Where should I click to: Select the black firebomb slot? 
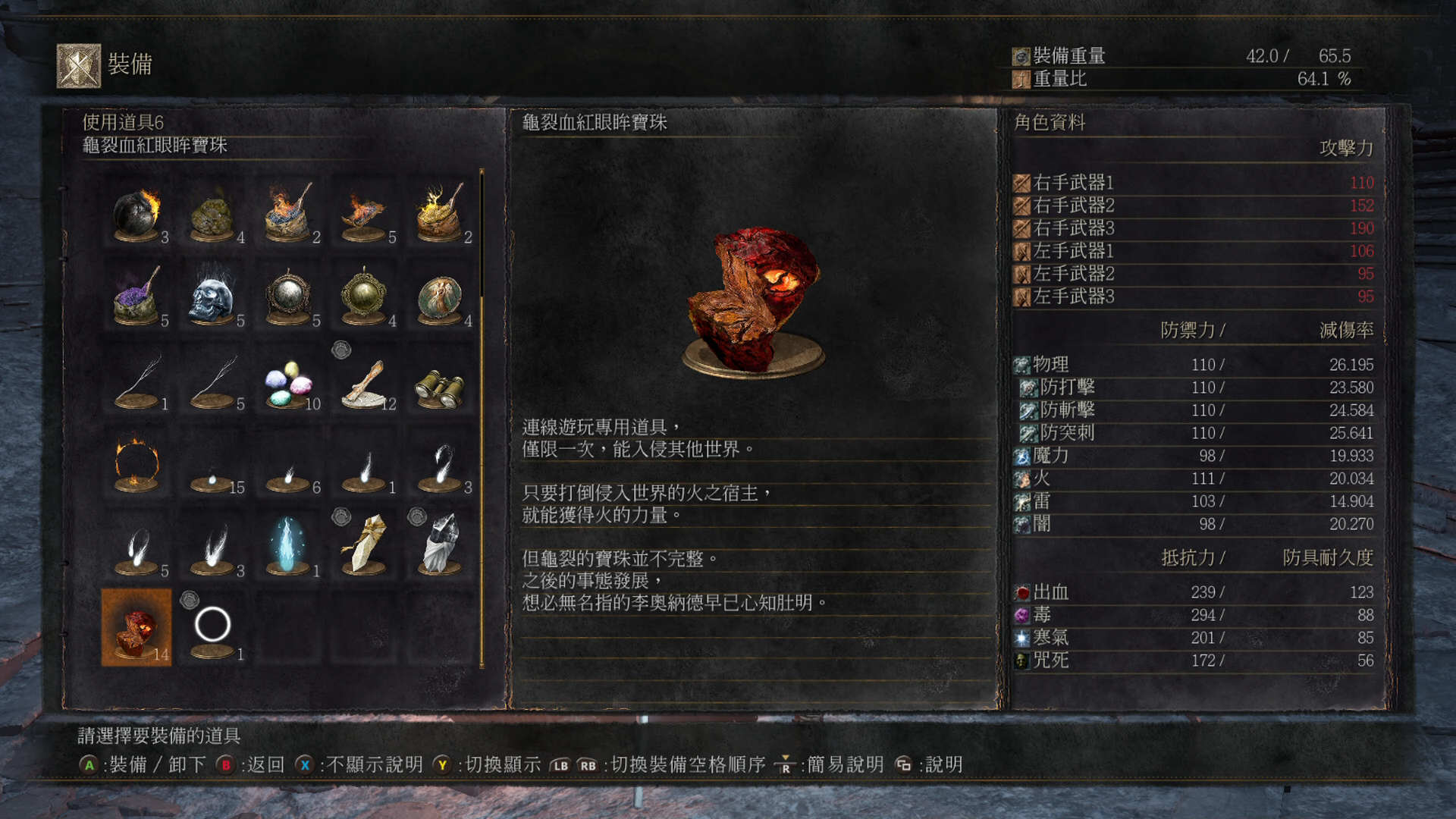[x=137, y=214]
